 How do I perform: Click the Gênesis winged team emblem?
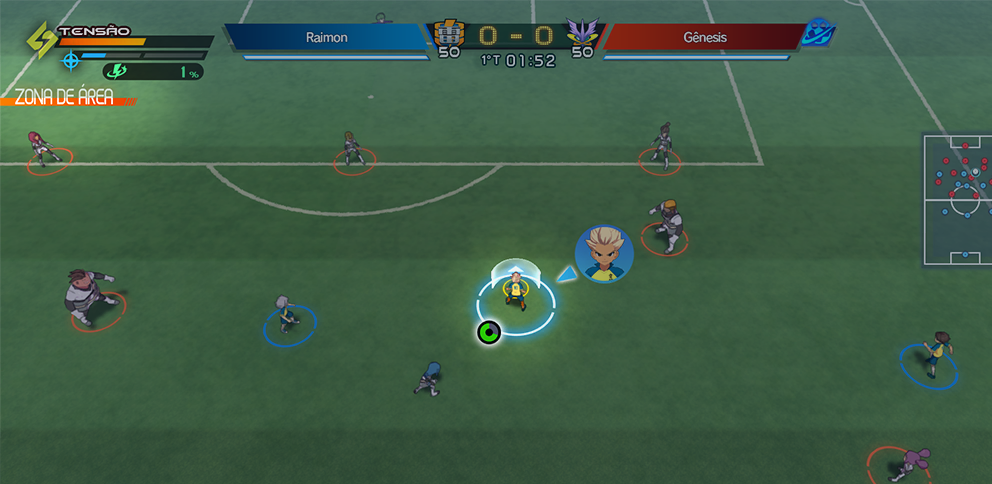click(581, 33)
